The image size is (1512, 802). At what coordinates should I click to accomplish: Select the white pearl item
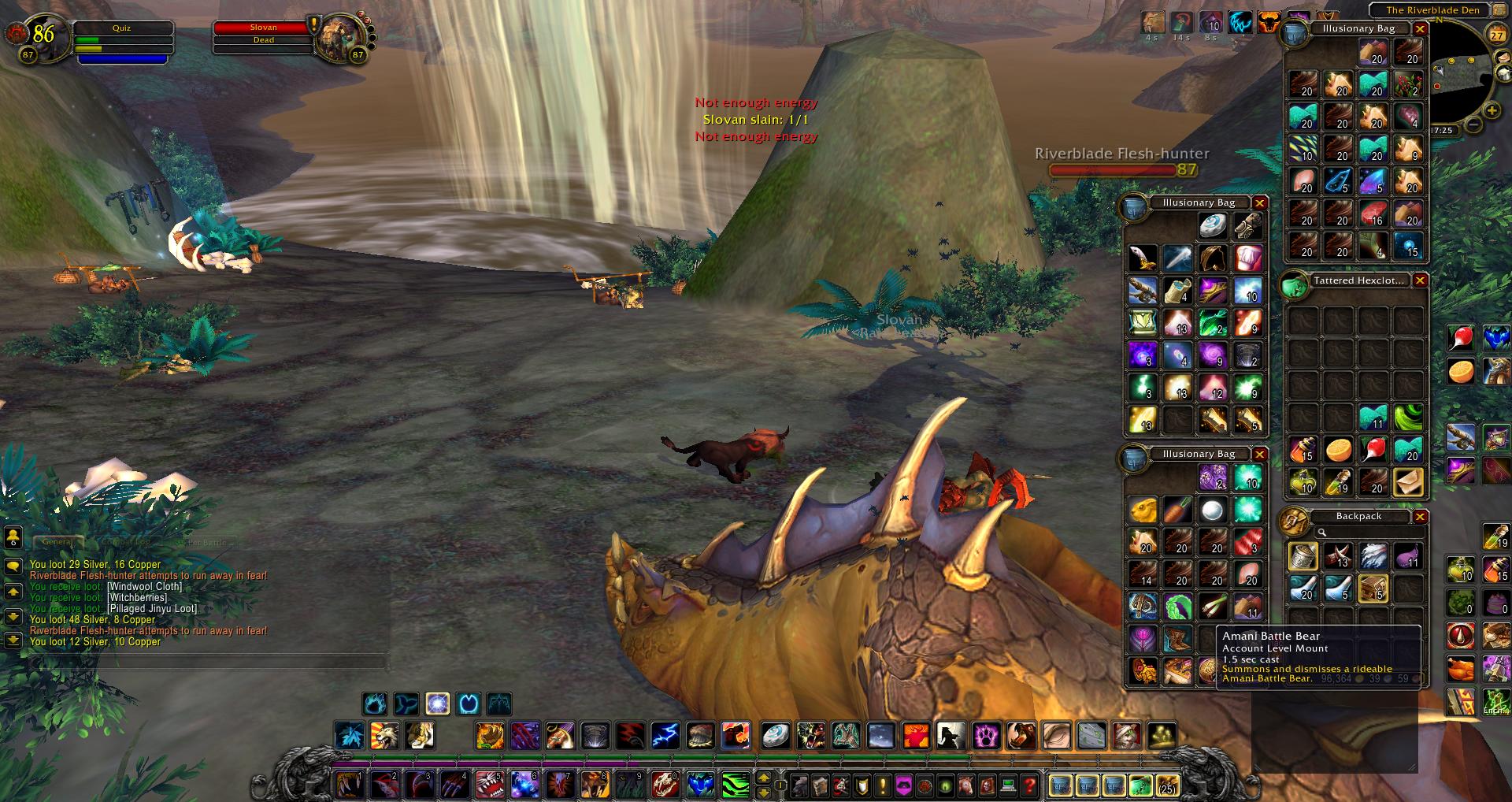click(1213, 511)
